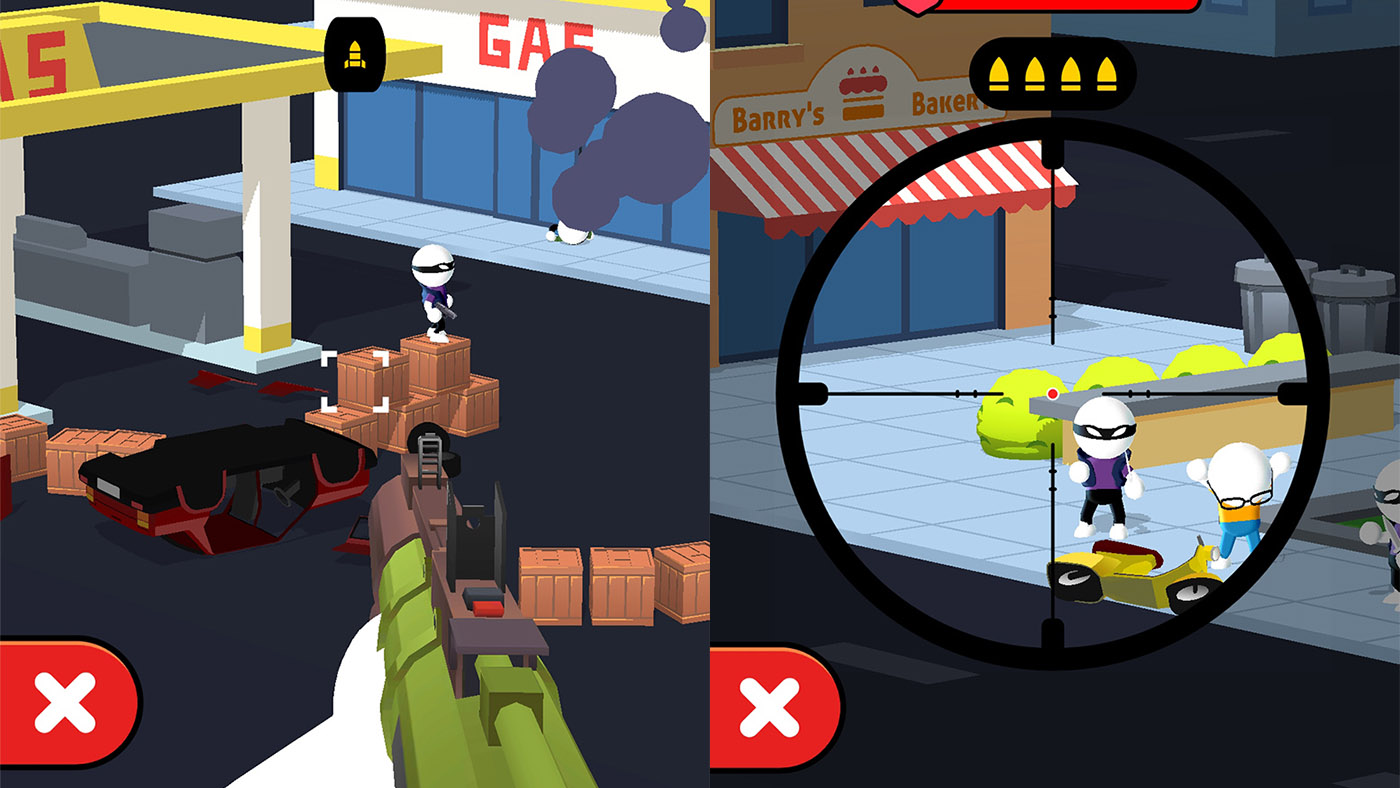Tap the white targeting brackets over the crates
Screen dimensions: 1400x788
351,381
